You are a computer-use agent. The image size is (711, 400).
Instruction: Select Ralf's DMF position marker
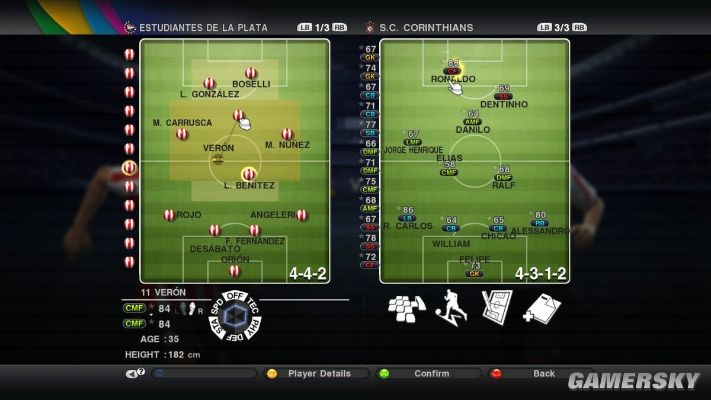pyautogui.click(x=504, y=176)
